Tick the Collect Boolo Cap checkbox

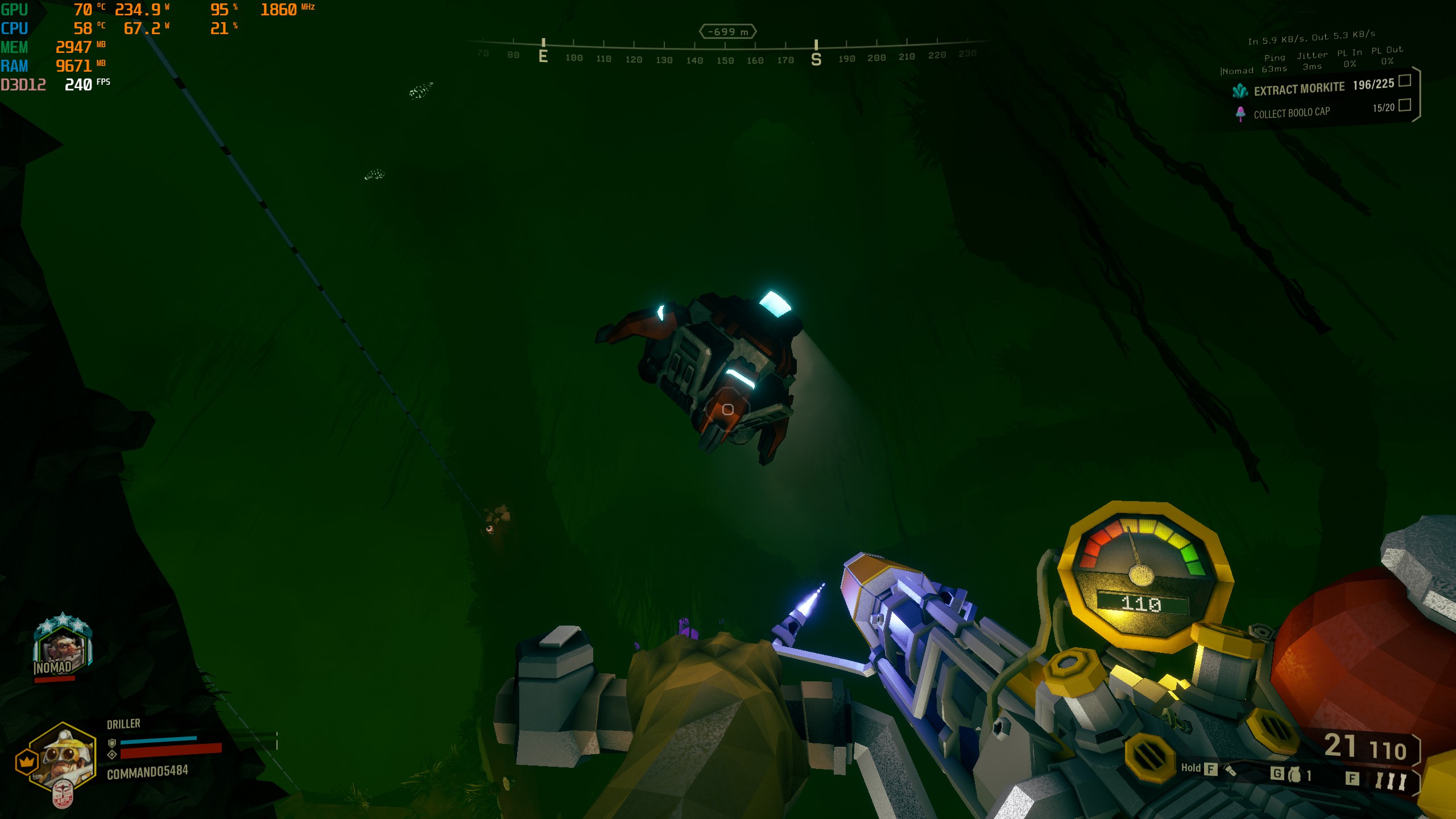pyautogui.click(x=1404, y=105)
